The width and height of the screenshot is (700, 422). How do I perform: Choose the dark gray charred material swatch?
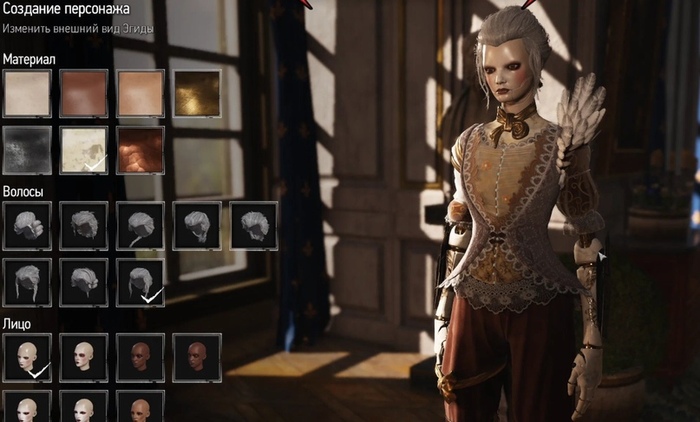click(27, 149)
